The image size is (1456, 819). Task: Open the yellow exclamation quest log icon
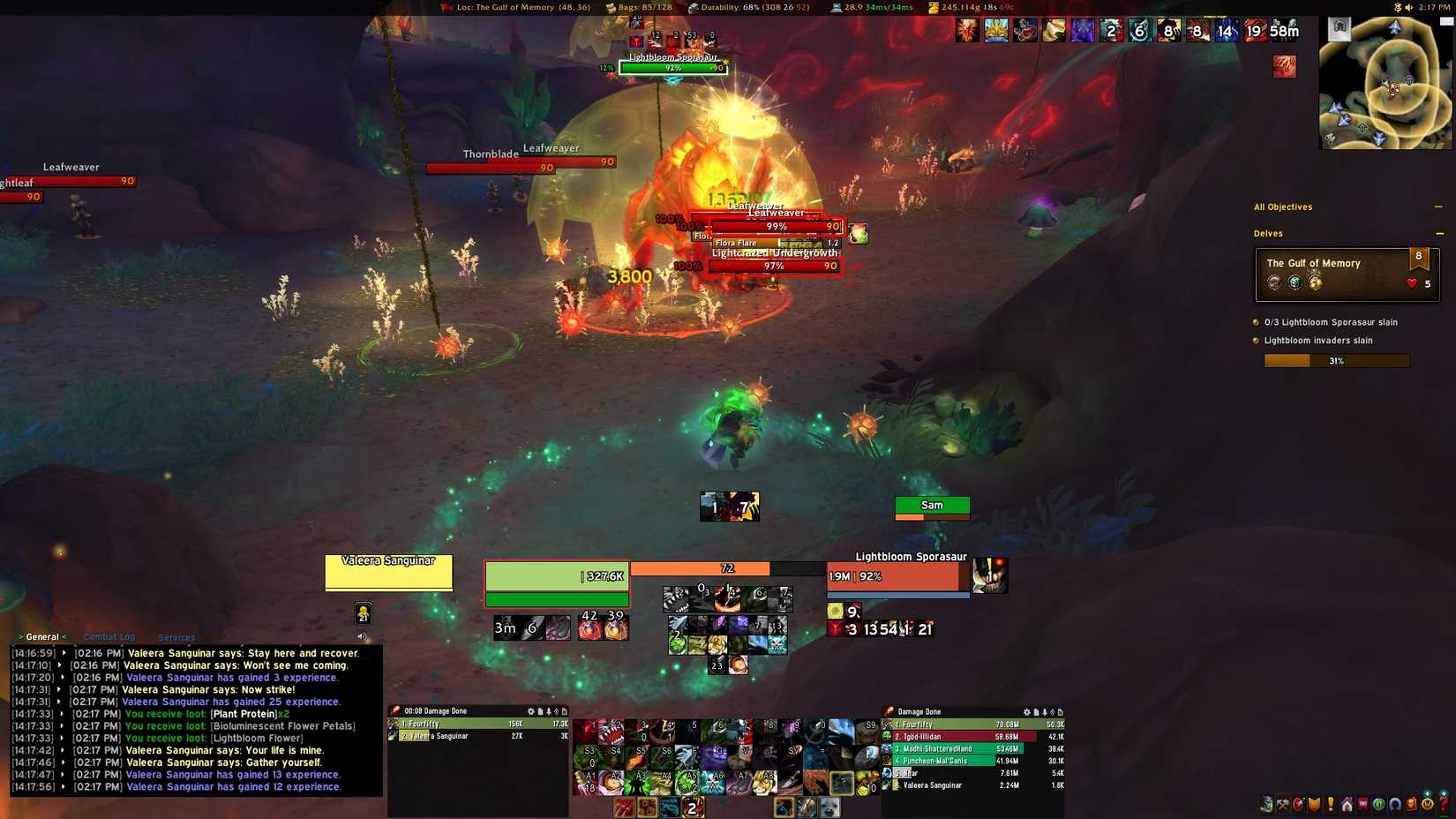click(1331, 804)
